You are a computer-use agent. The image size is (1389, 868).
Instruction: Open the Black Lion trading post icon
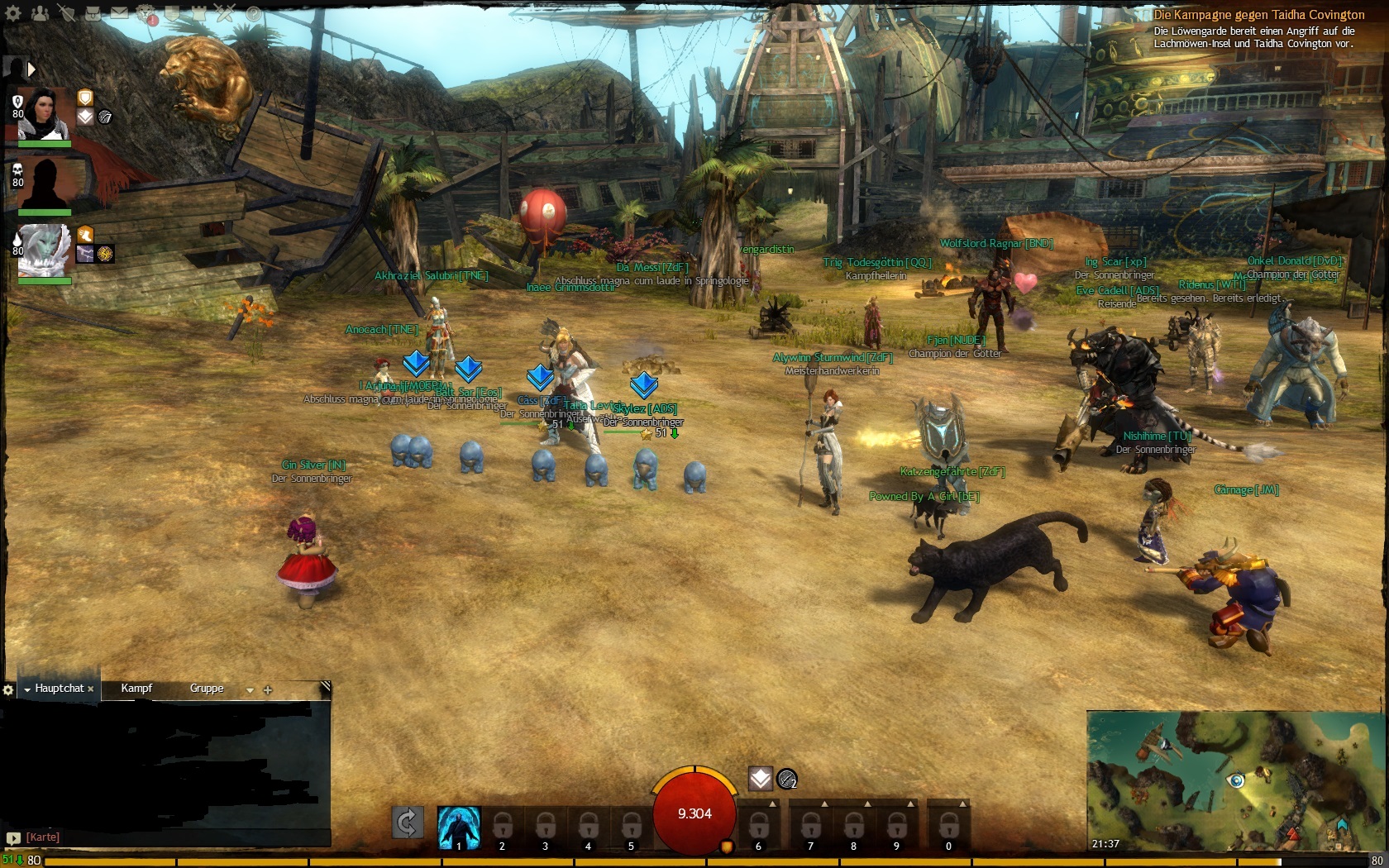click(147, 14)
